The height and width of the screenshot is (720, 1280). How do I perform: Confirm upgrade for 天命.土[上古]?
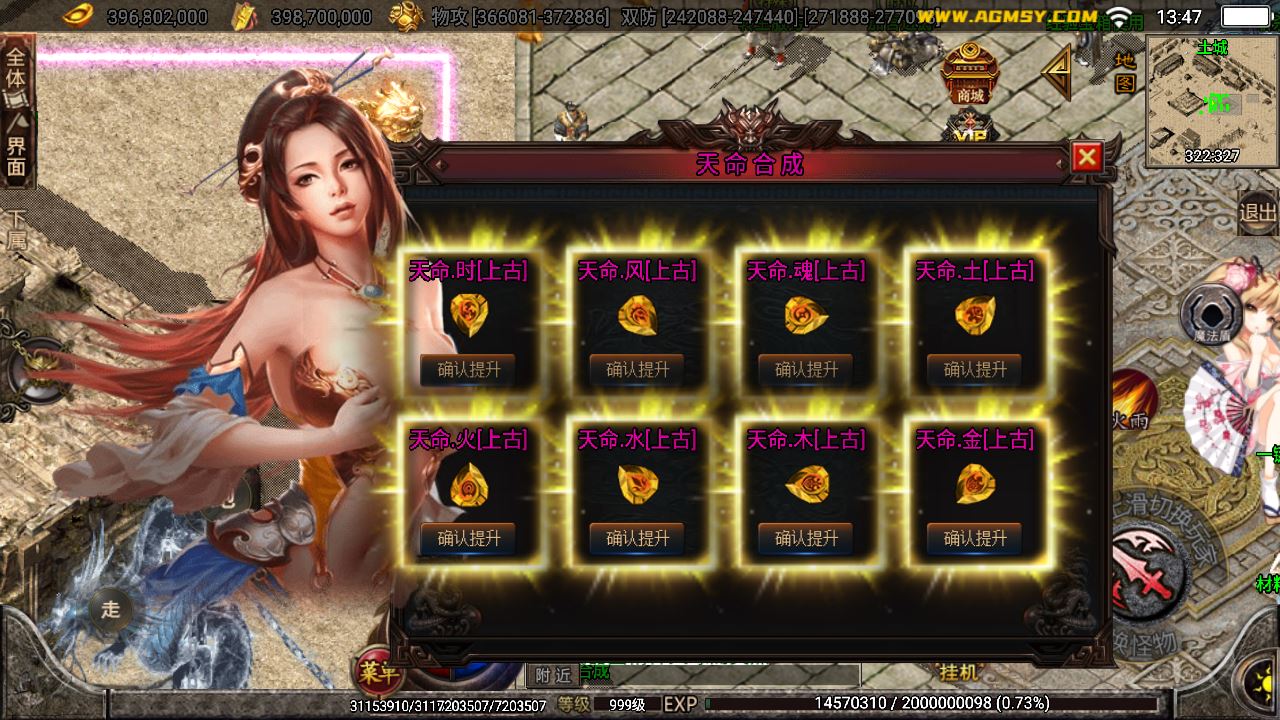coord(975,369)
